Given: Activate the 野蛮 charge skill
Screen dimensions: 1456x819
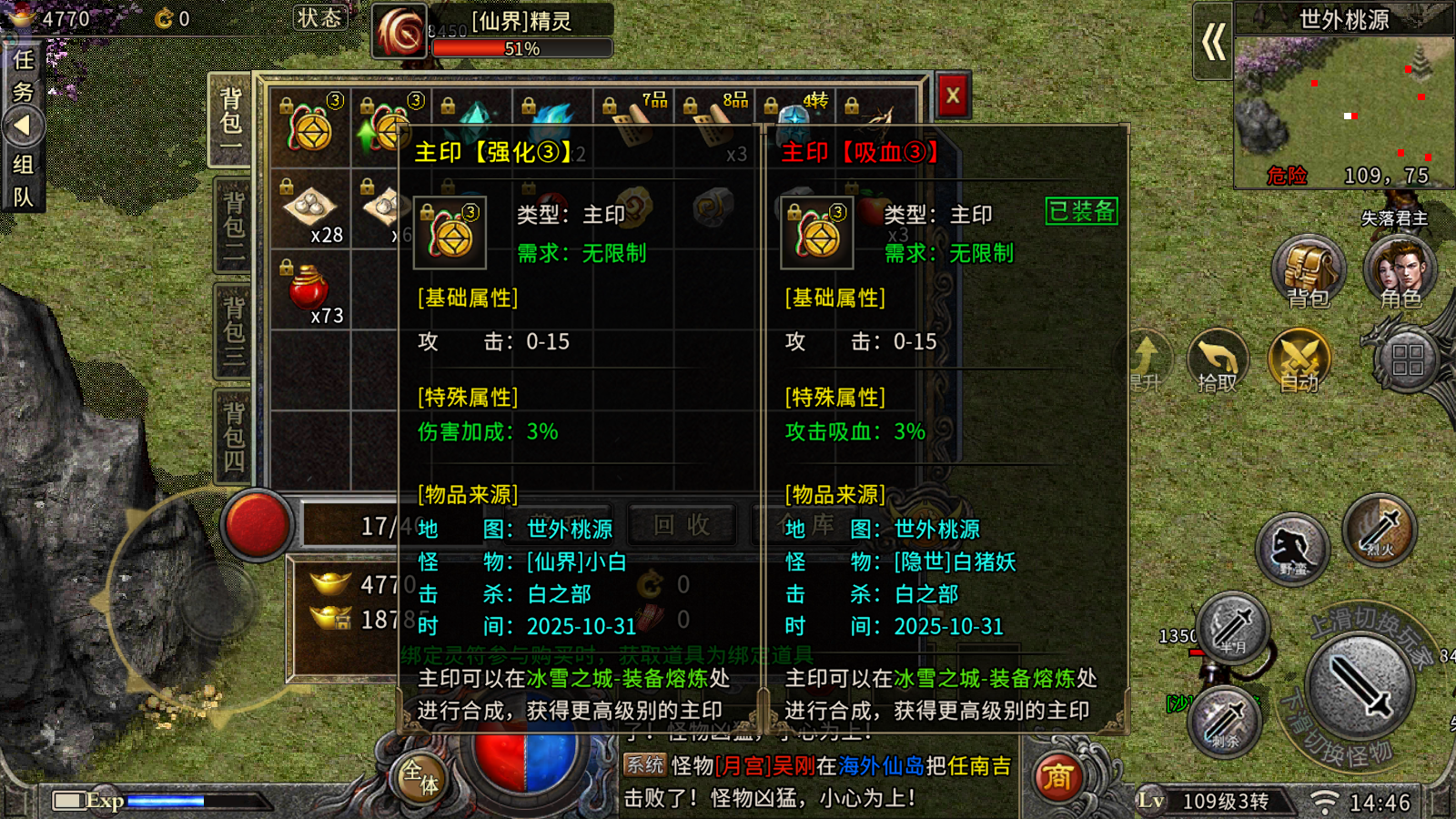Looking at the screenshot, I should [1292, 549].
